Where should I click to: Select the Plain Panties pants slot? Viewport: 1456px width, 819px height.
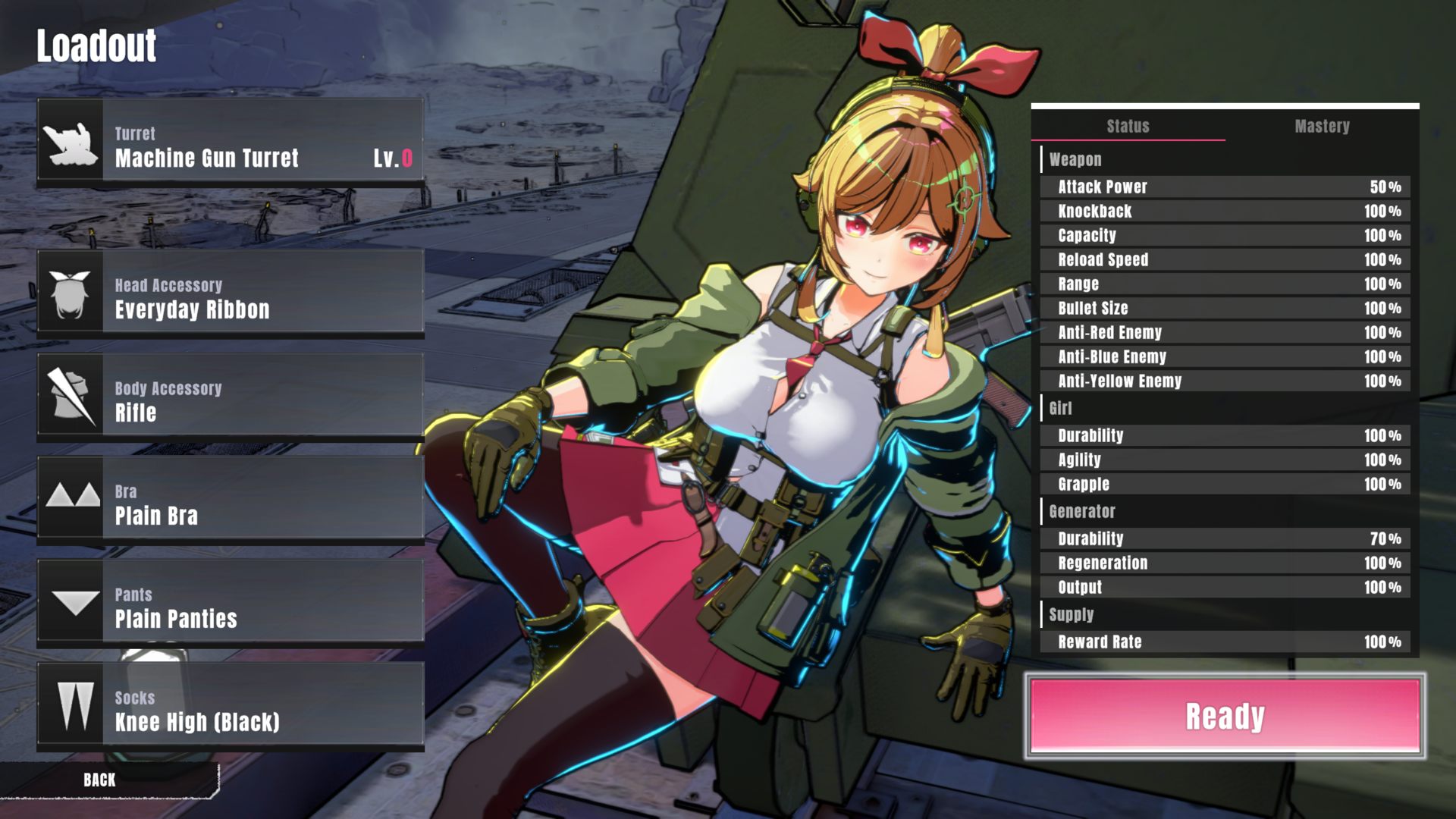(231, 603)
